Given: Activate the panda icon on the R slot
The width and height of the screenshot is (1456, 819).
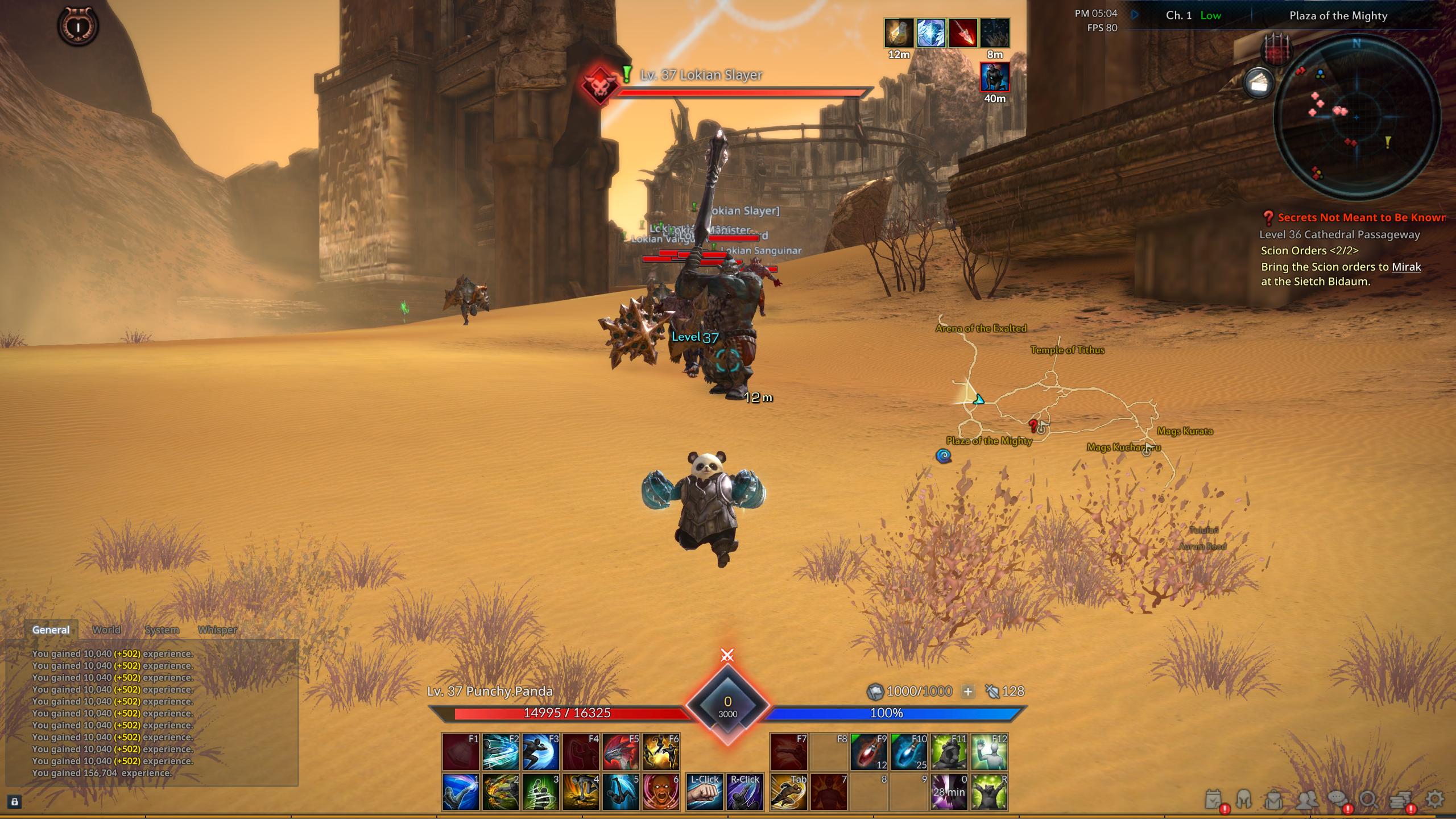Looking at the screenshot, I should coord(989,792).
